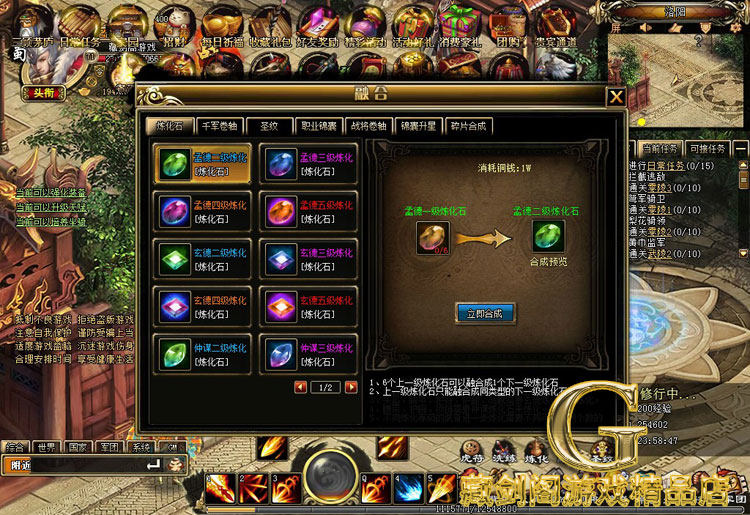
Task: Click the 孟德一级炼化石 material slot
Action: click(433, 236)
